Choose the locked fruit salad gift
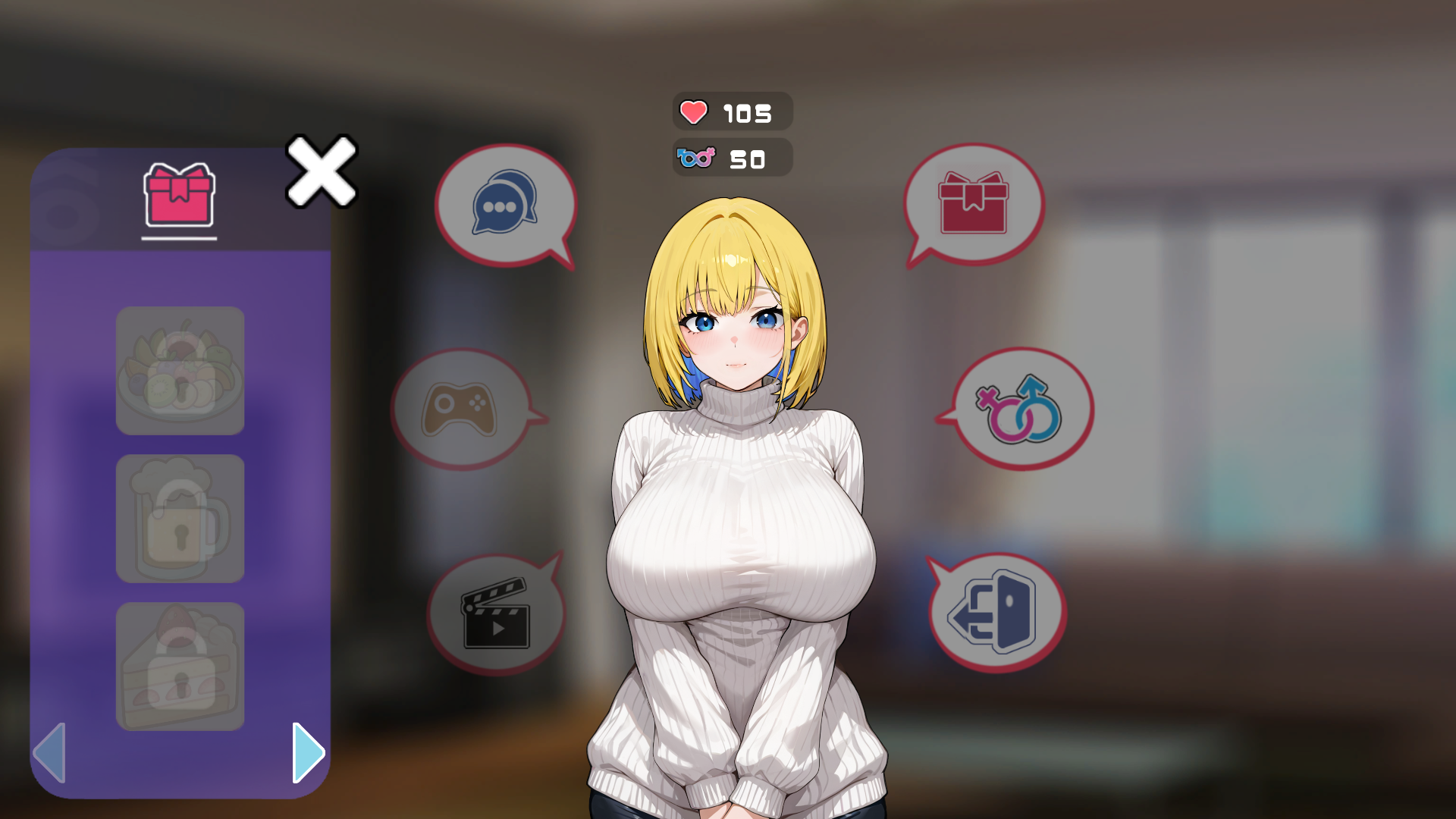The image size is (1456, 819). coord(180,371)
